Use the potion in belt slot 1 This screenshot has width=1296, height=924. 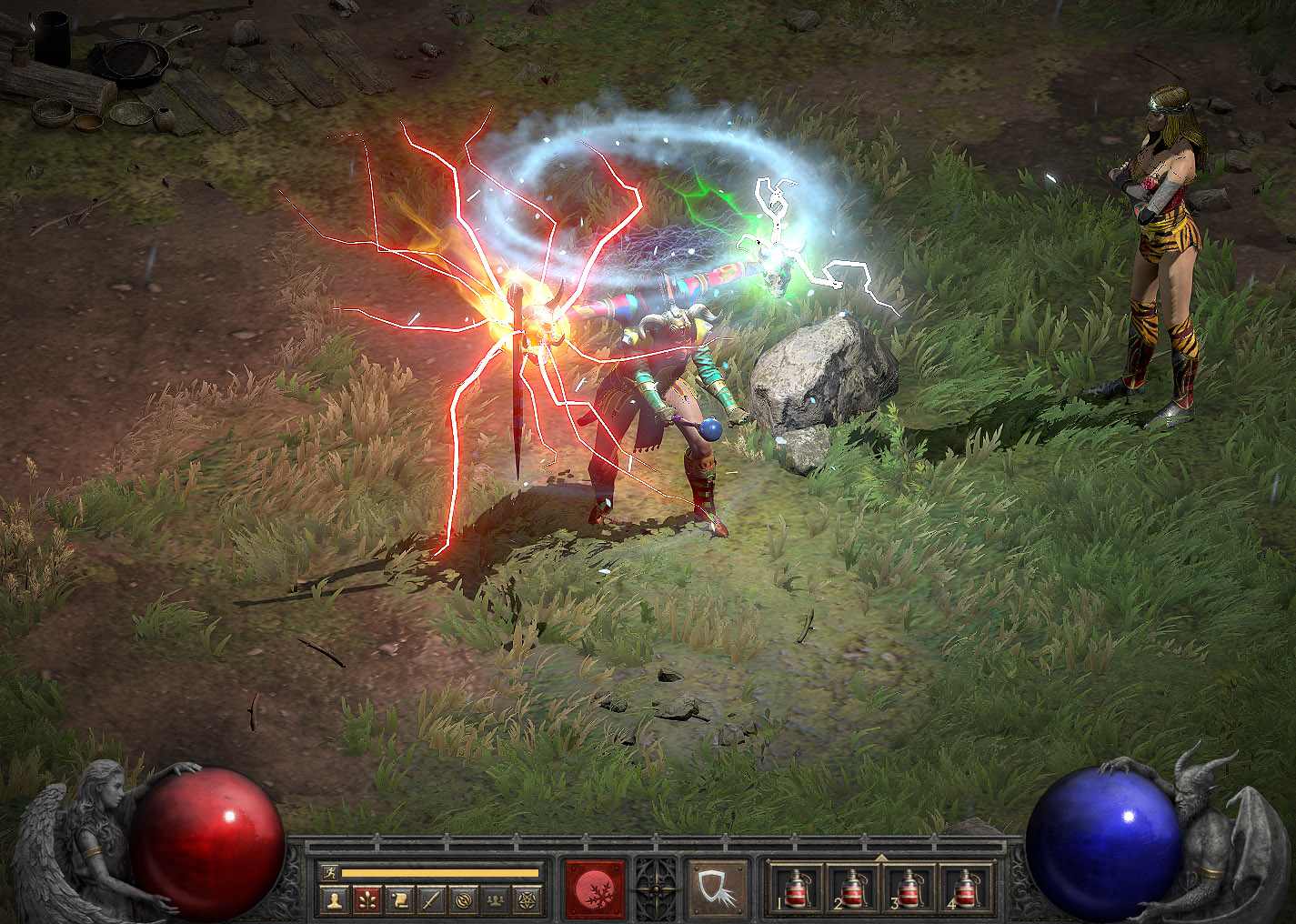(798, 888)
